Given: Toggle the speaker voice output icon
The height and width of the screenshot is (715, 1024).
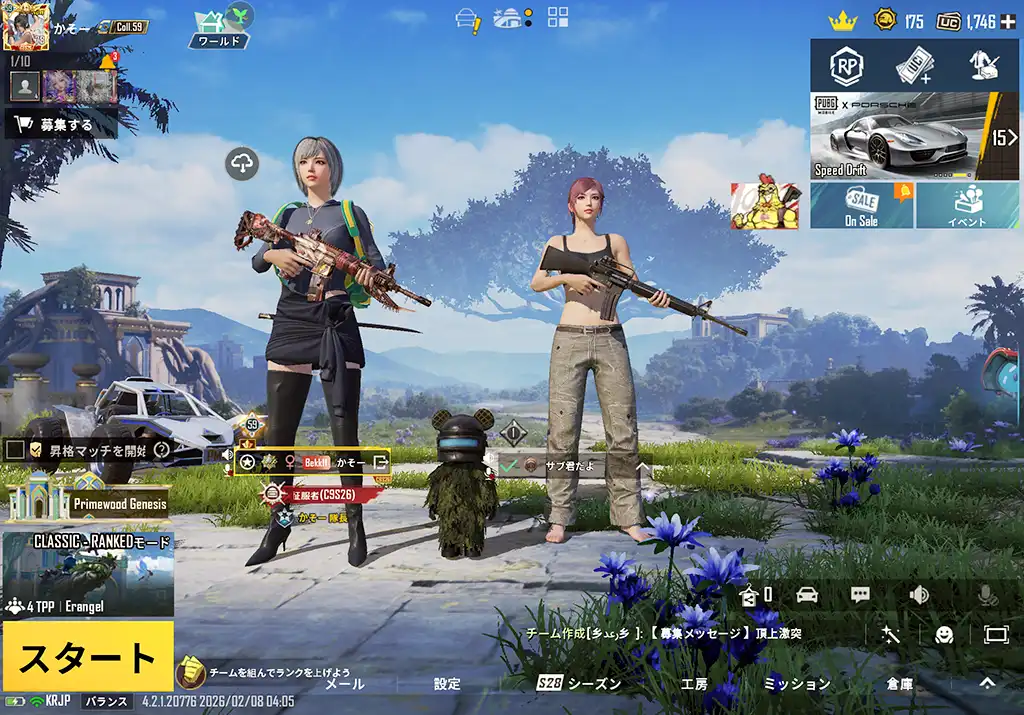Looking at the screenshot, I should 919,595.
